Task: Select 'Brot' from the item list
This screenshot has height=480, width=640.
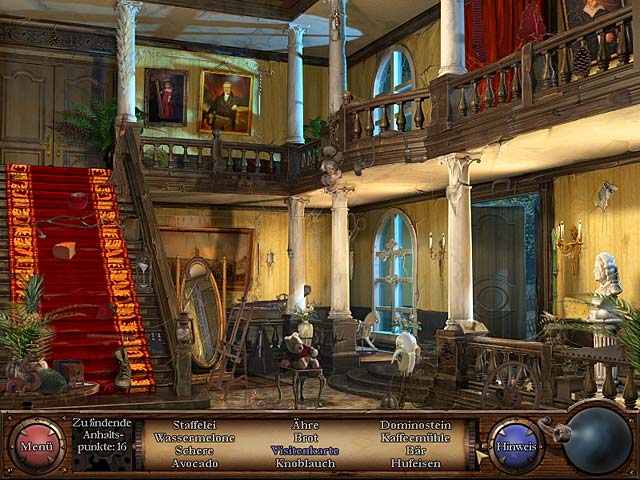Action: 305,438
